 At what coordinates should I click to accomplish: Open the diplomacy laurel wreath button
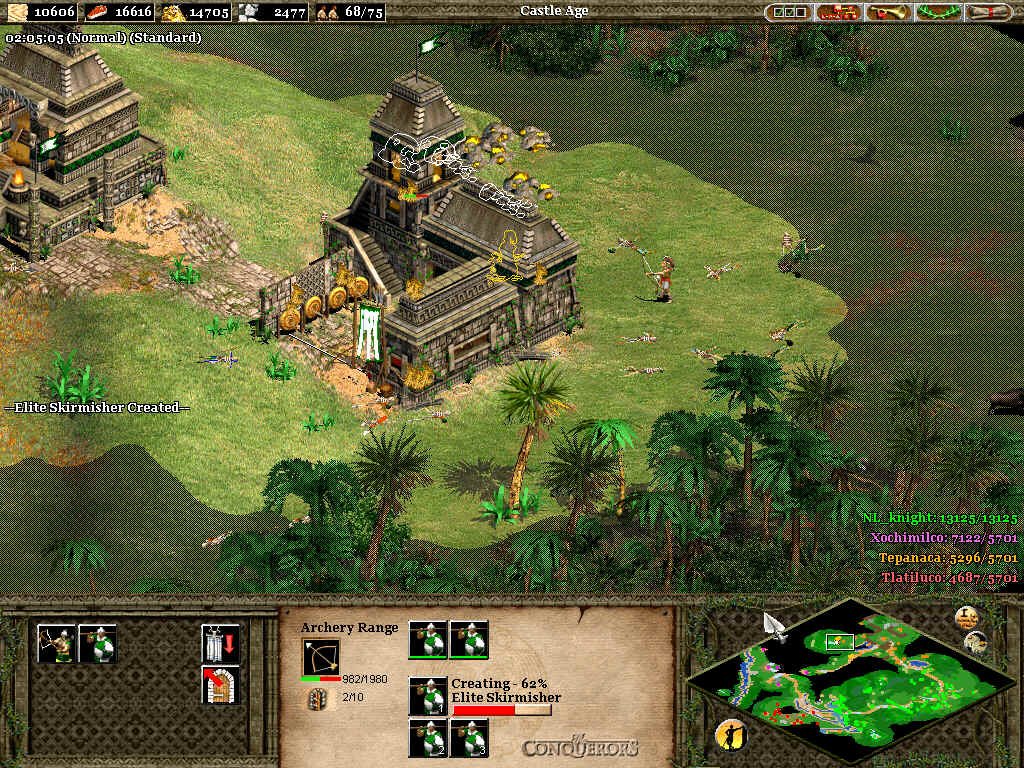(x=937, y=12)
